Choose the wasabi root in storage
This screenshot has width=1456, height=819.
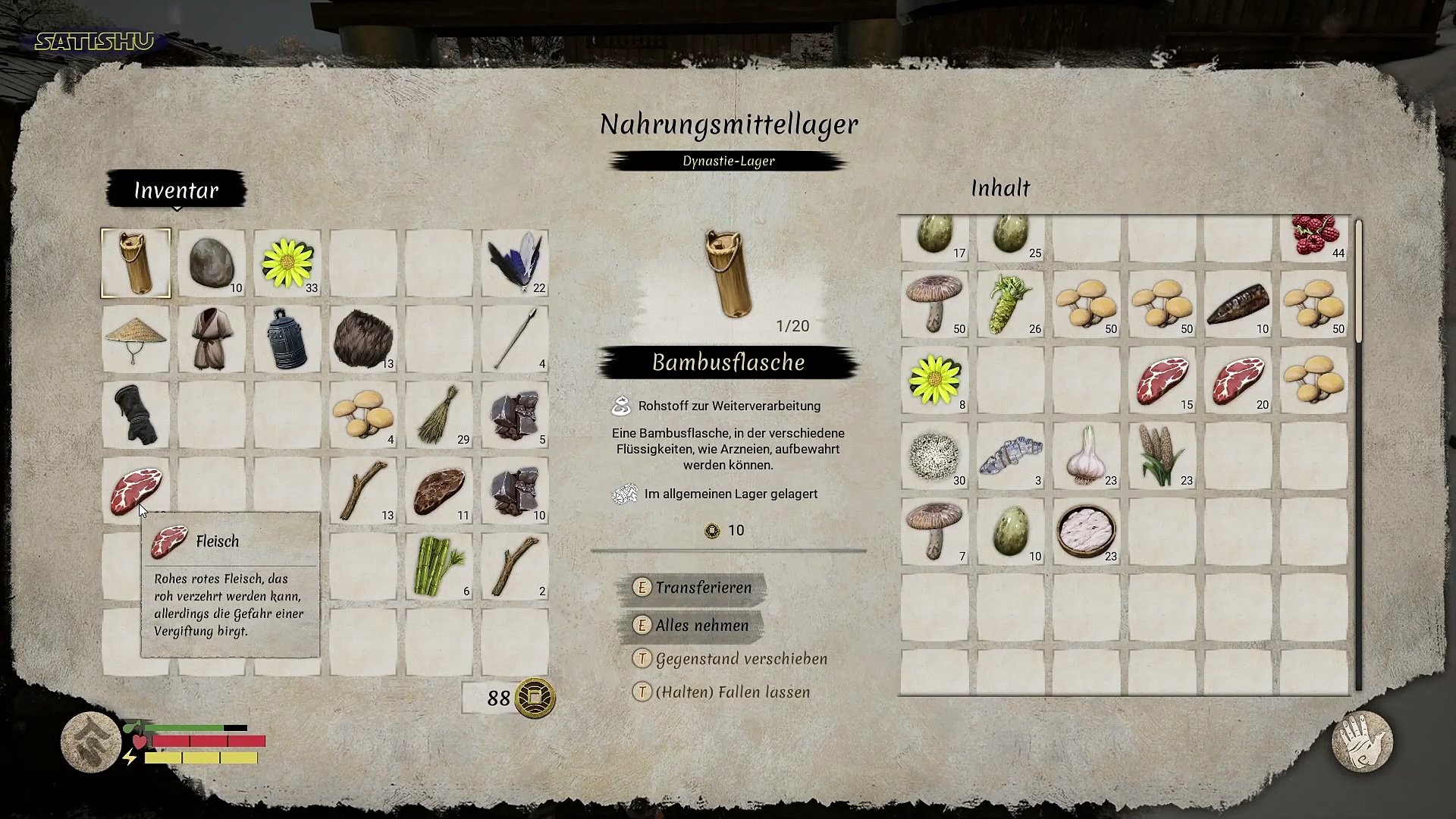coord(1011,304)
